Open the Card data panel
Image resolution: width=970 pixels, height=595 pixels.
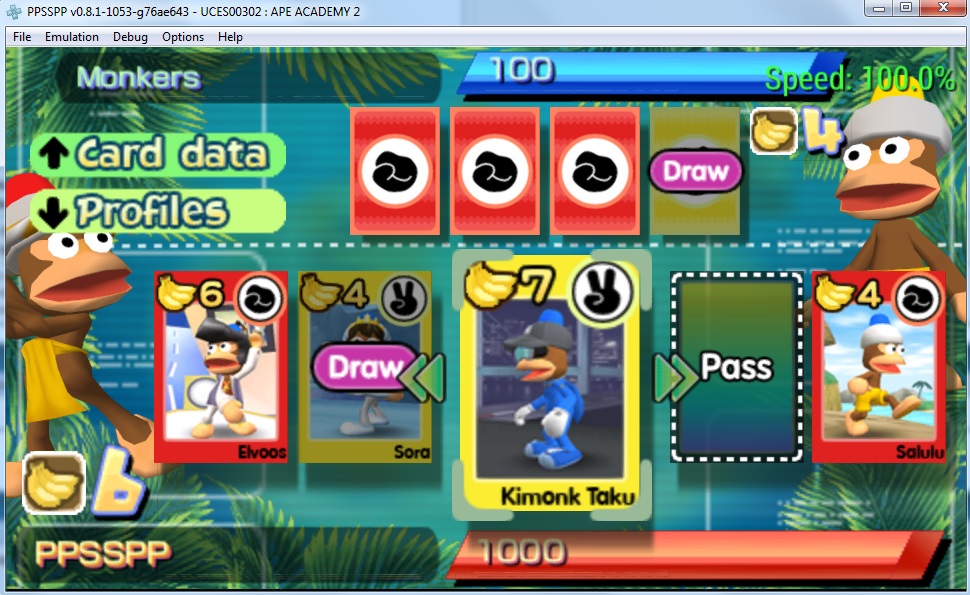(159, 154)
